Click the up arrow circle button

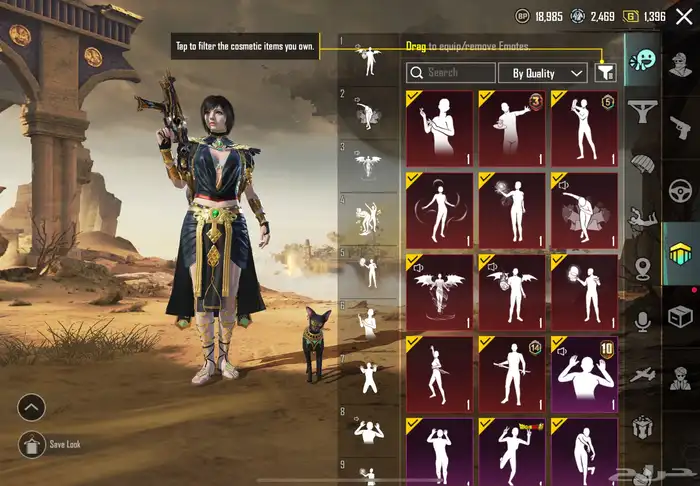tap(32, 407)
